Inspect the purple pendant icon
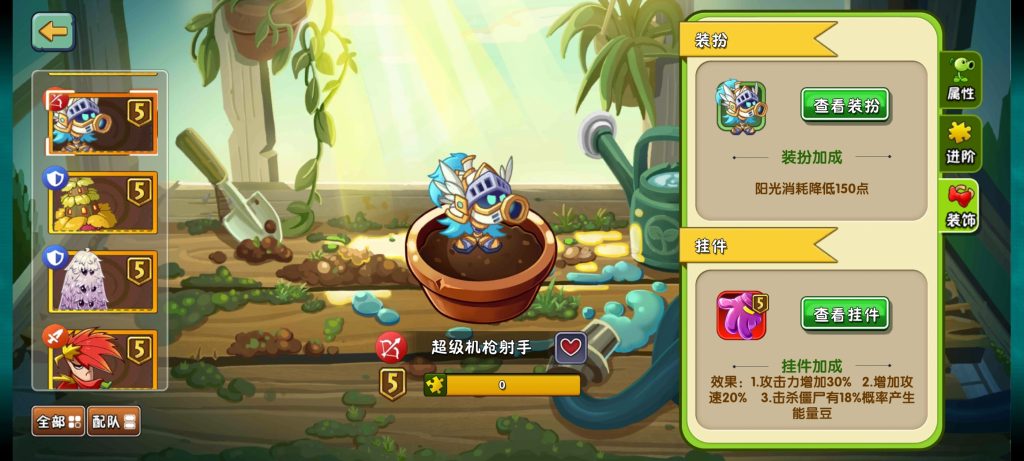 [741, 315]
